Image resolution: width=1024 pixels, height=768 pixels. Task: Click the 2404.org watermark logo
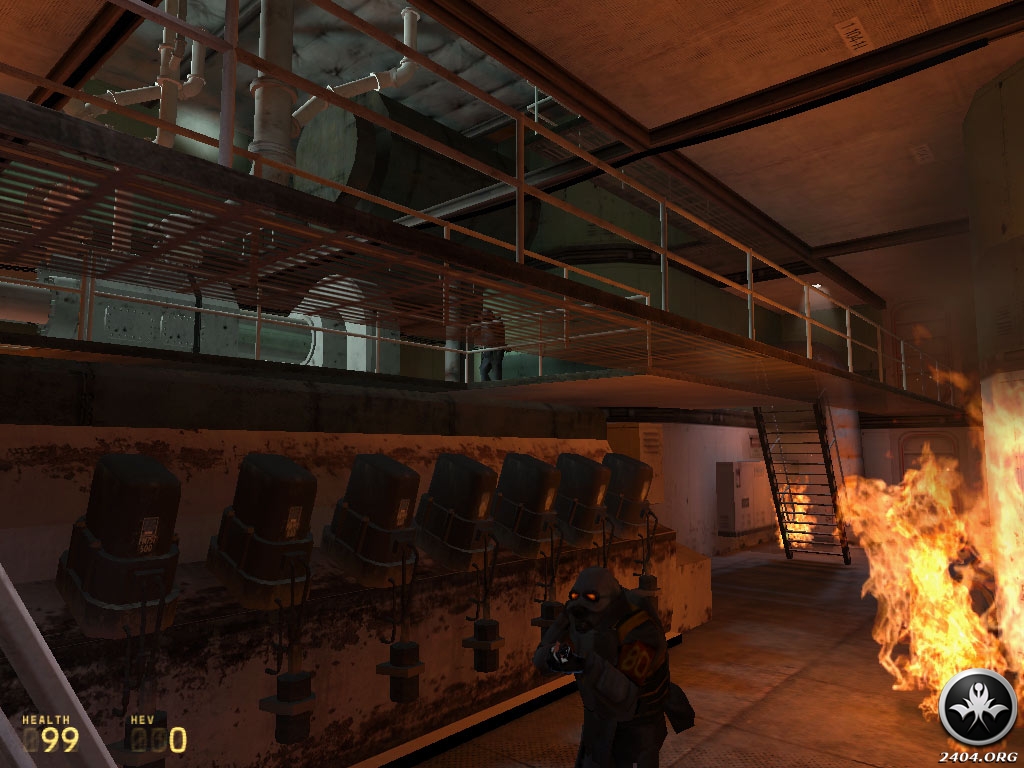tap(978, 708)
